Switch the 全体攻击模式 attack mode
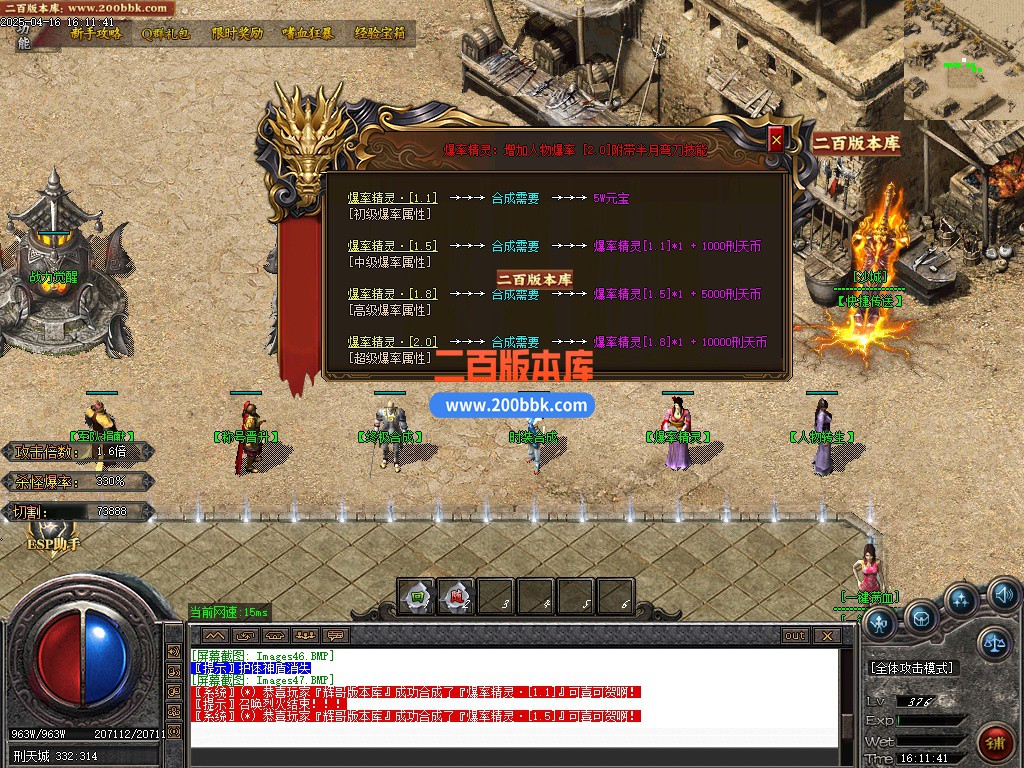This screenshot has width=1024, height=768. (912, 667)
